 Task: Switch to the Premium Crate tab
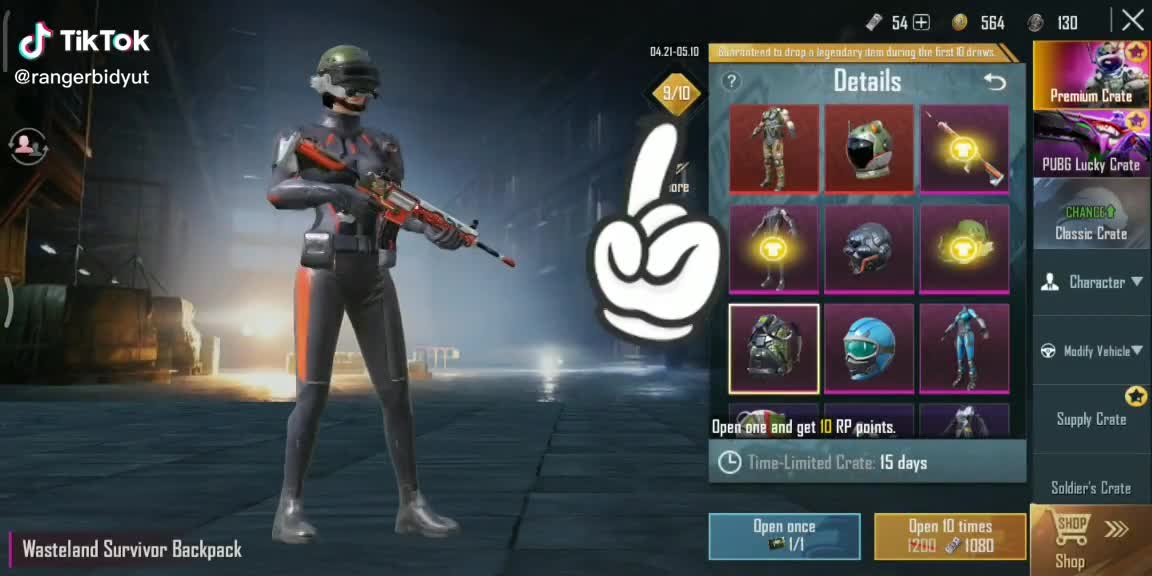1091,75
